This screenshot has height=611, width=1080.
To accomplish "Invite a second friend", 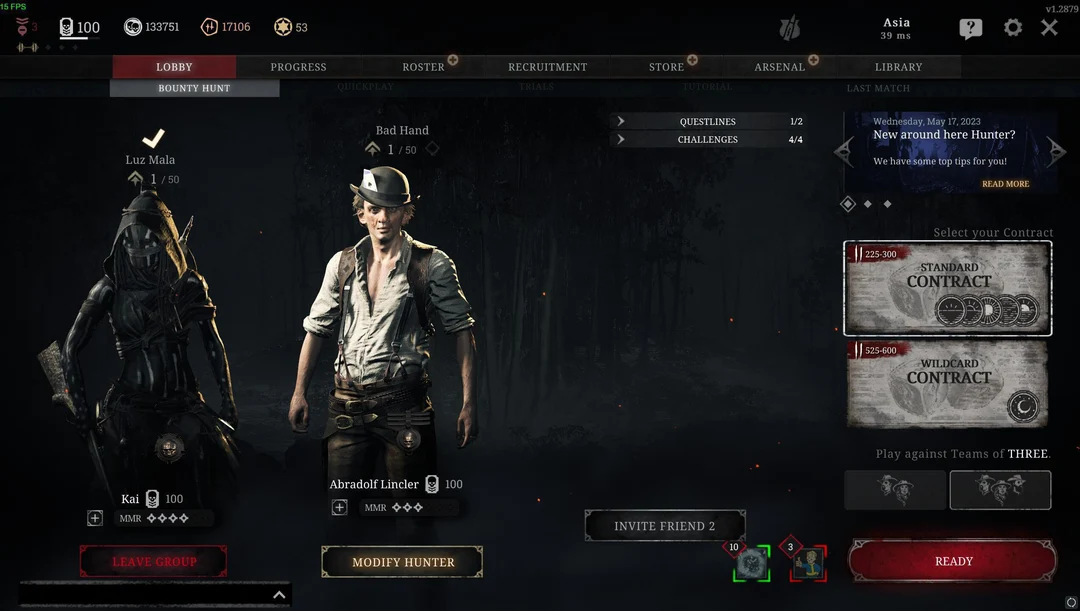I will click(664, 526).
